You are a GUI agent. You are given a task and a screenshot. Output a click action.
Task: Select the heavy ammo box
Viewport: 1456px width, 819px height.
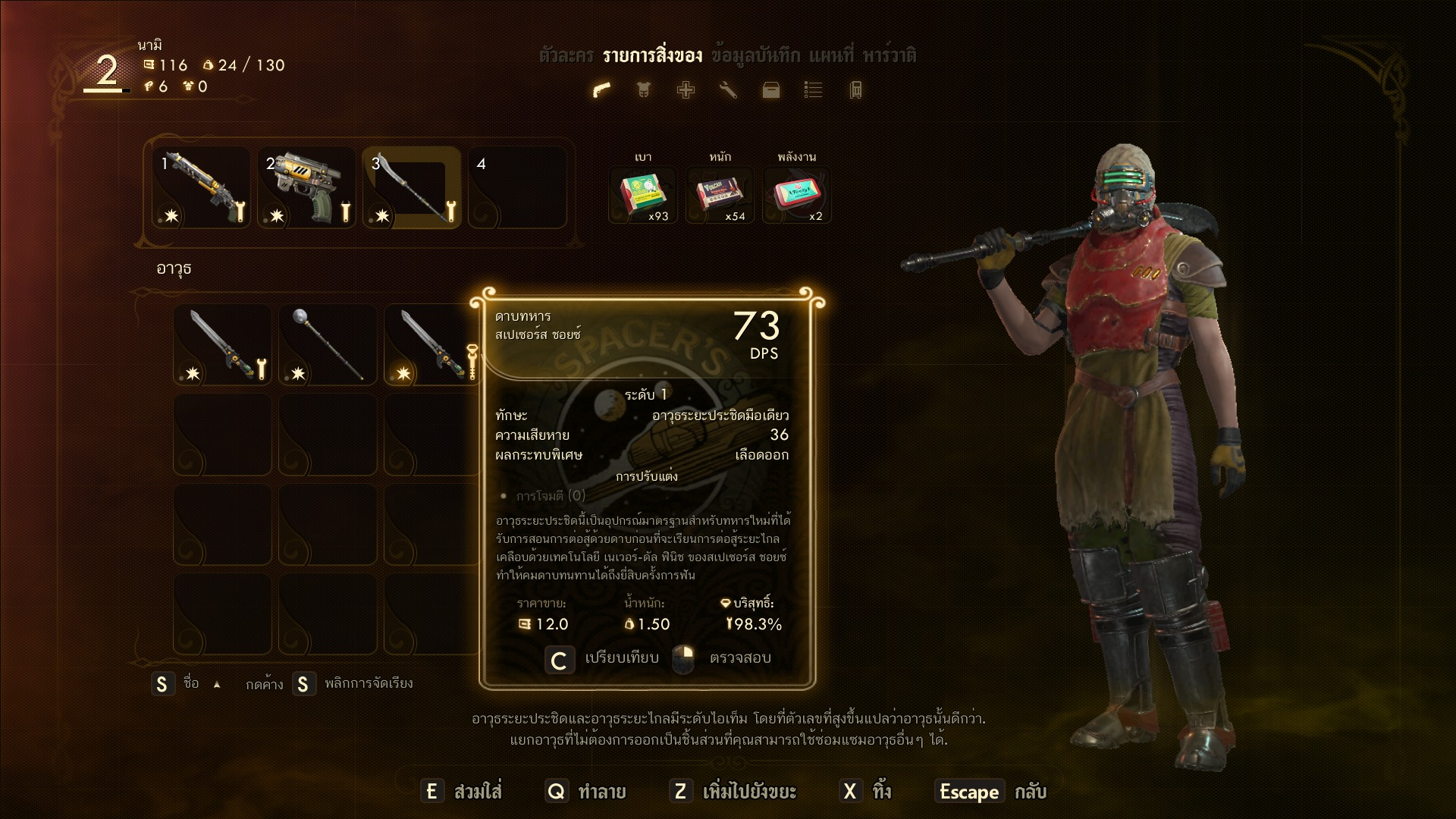720,195
